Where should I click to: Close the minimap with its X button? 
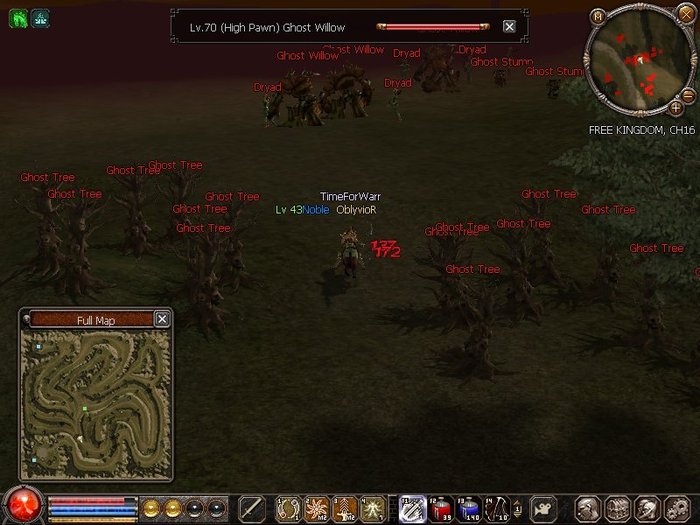pyautogui.click(x=684, y=15)
